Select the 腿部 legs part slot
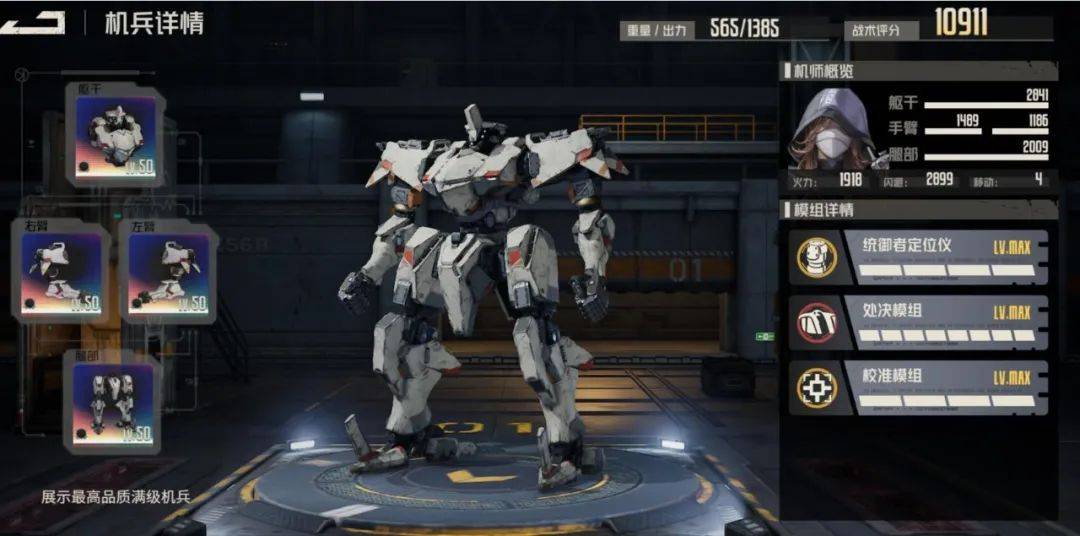Image resolution: width=1080 pixels, height=536 pixels. click(114, 400)
